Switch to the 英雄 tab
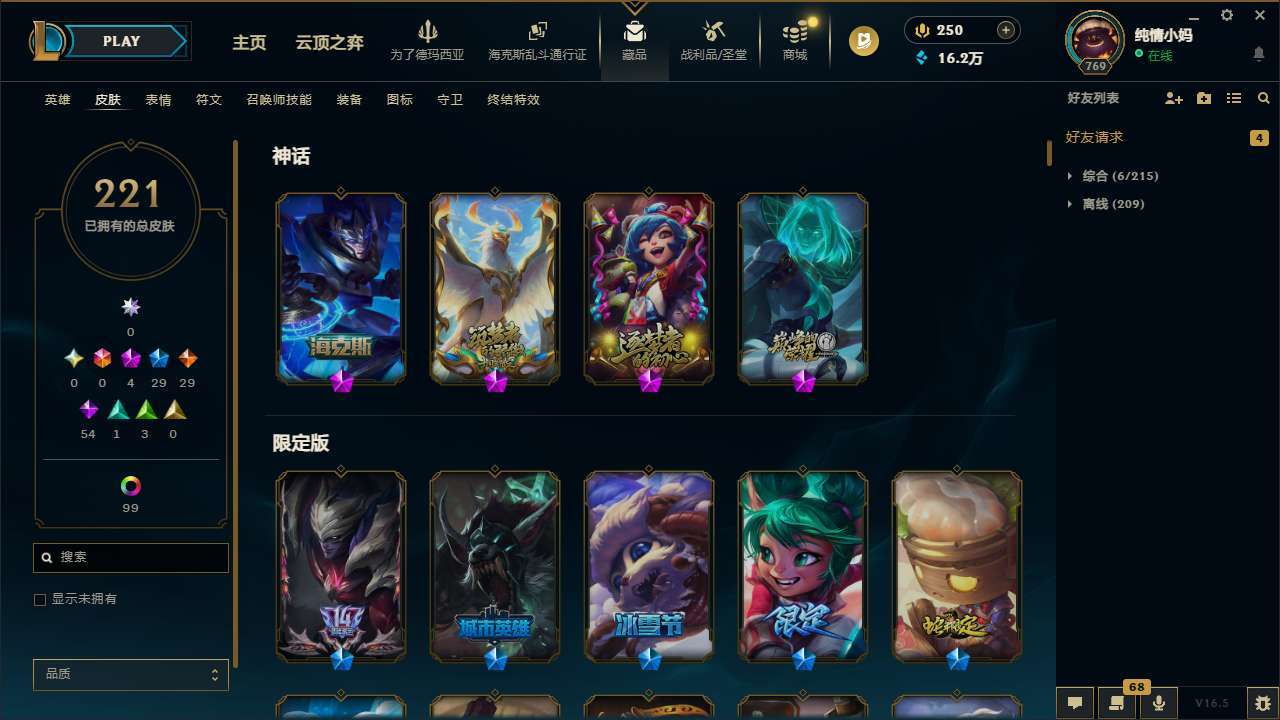 57,100
